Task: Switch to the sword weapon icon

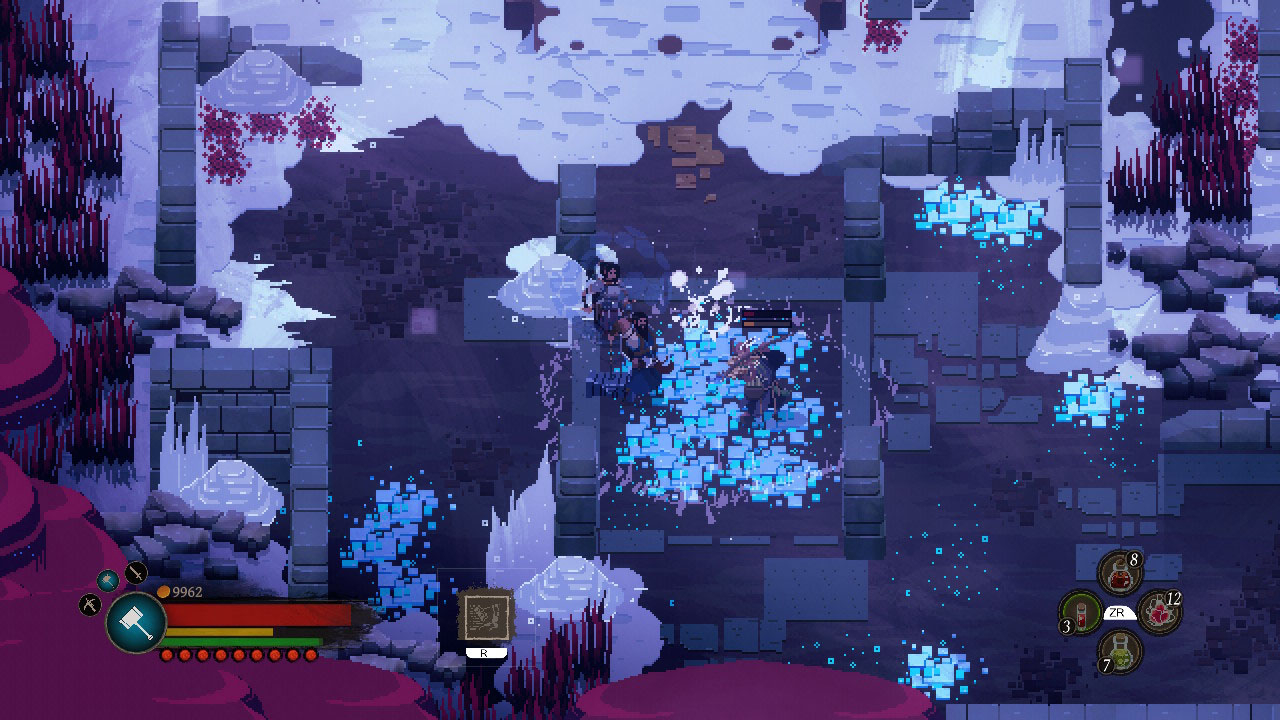Action: [x=135, y=573]
